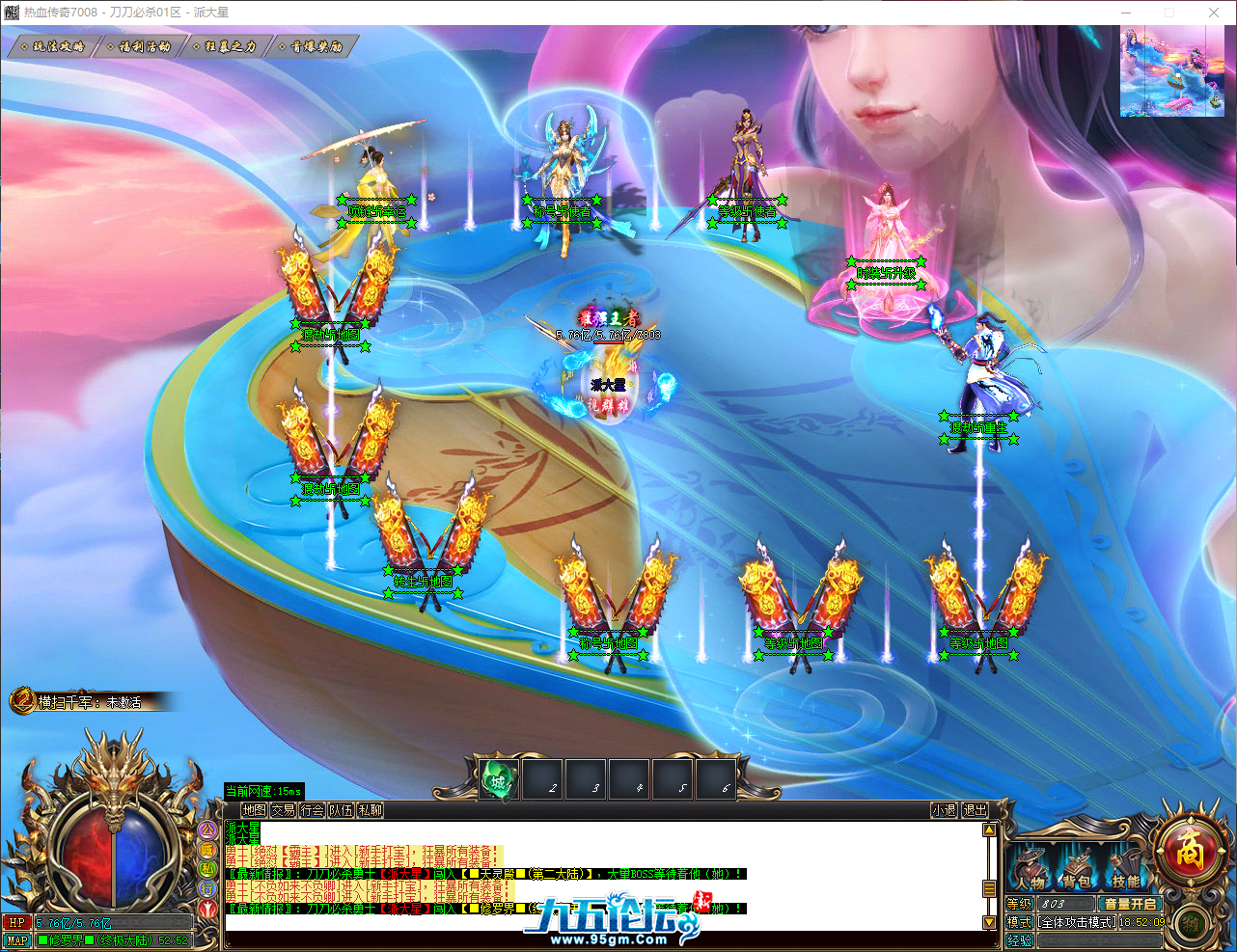The width and height of the screenshot is (1237, 952).
Task: Enable the 喊 shout chat channel
Action: (x=207, y=850)
